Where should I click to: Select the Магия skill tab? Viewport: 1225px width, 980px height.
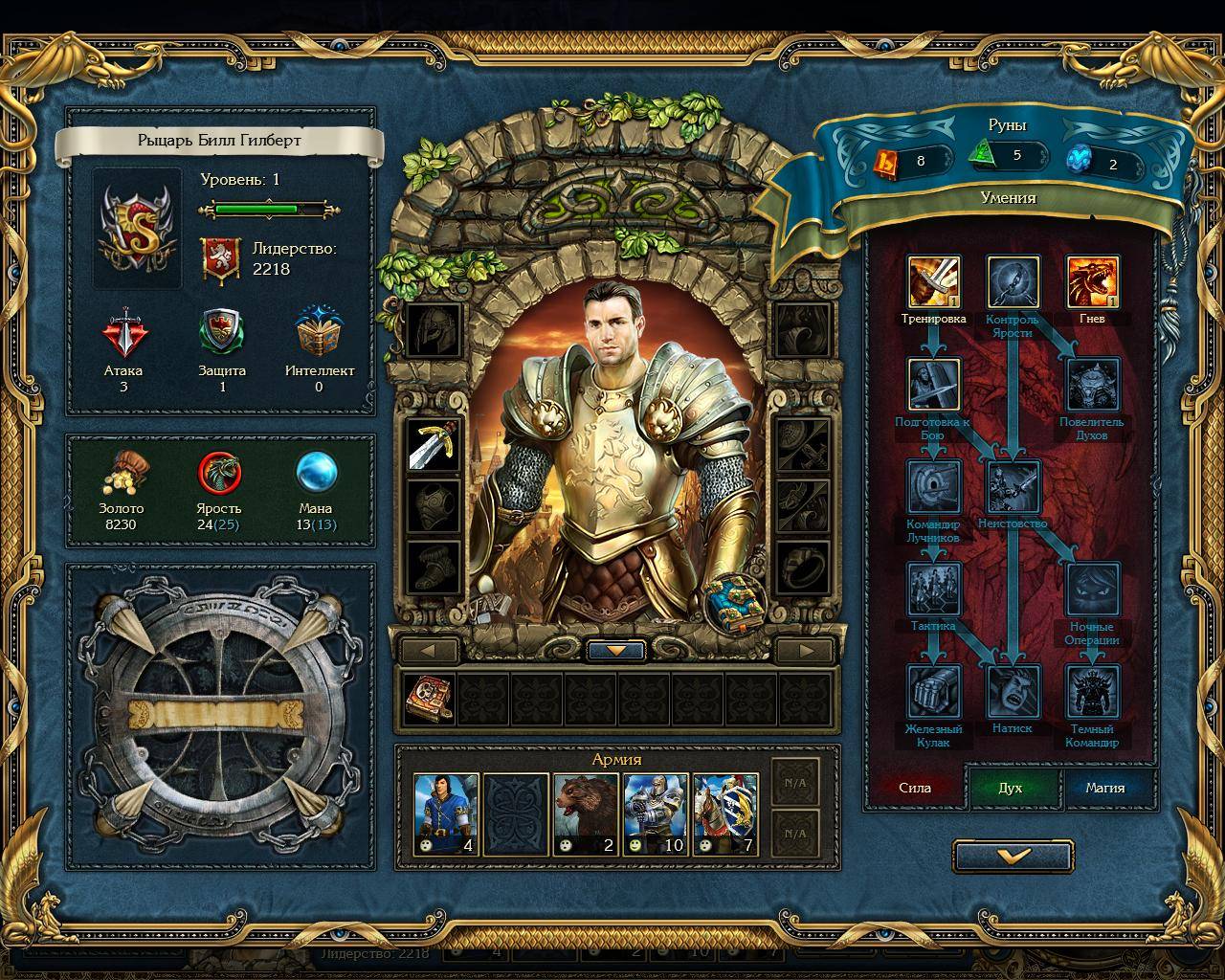[1105, 788]
